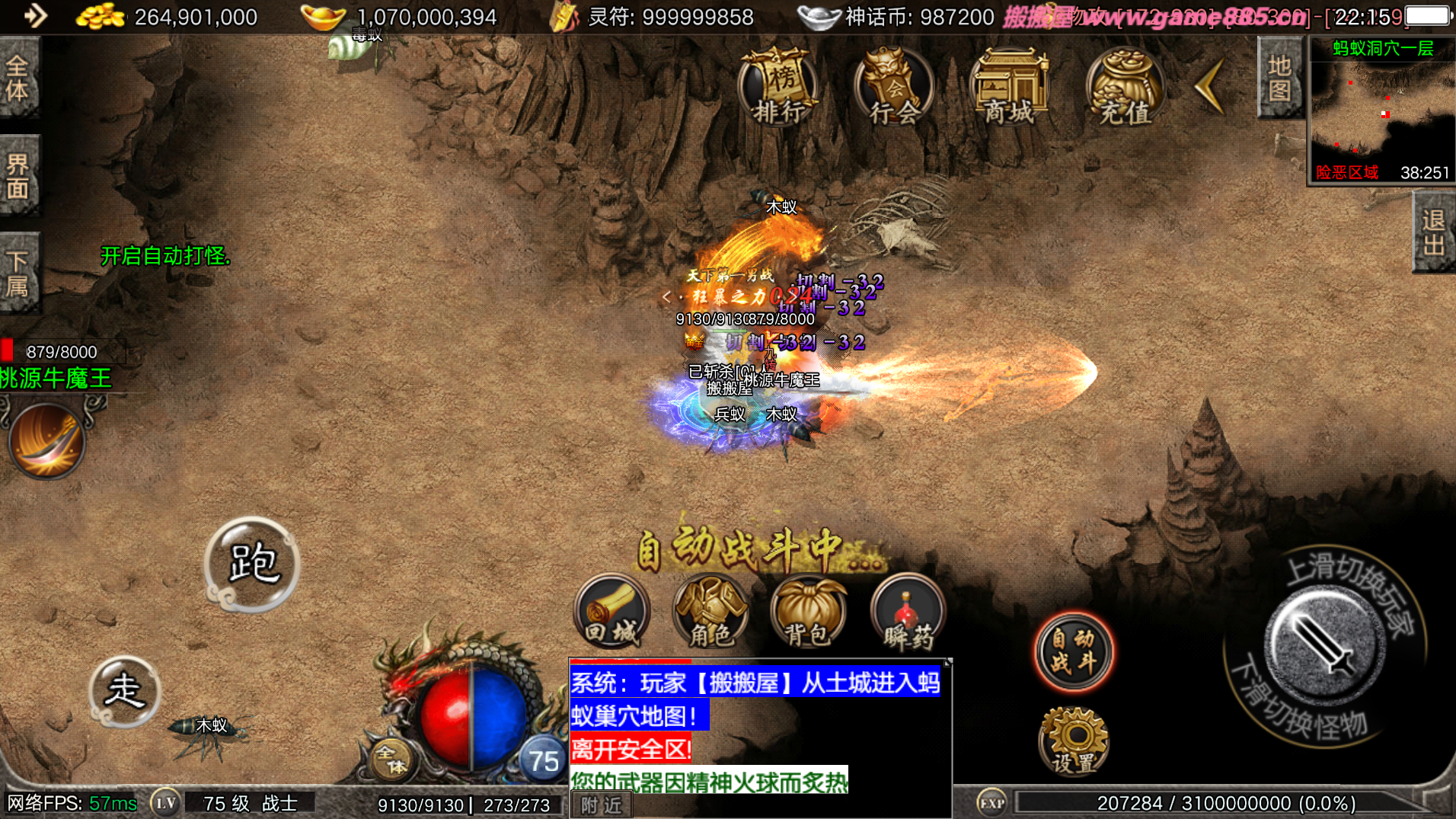
Task: Switch to the 下属 side tab
Action: [x=18, y=273]
